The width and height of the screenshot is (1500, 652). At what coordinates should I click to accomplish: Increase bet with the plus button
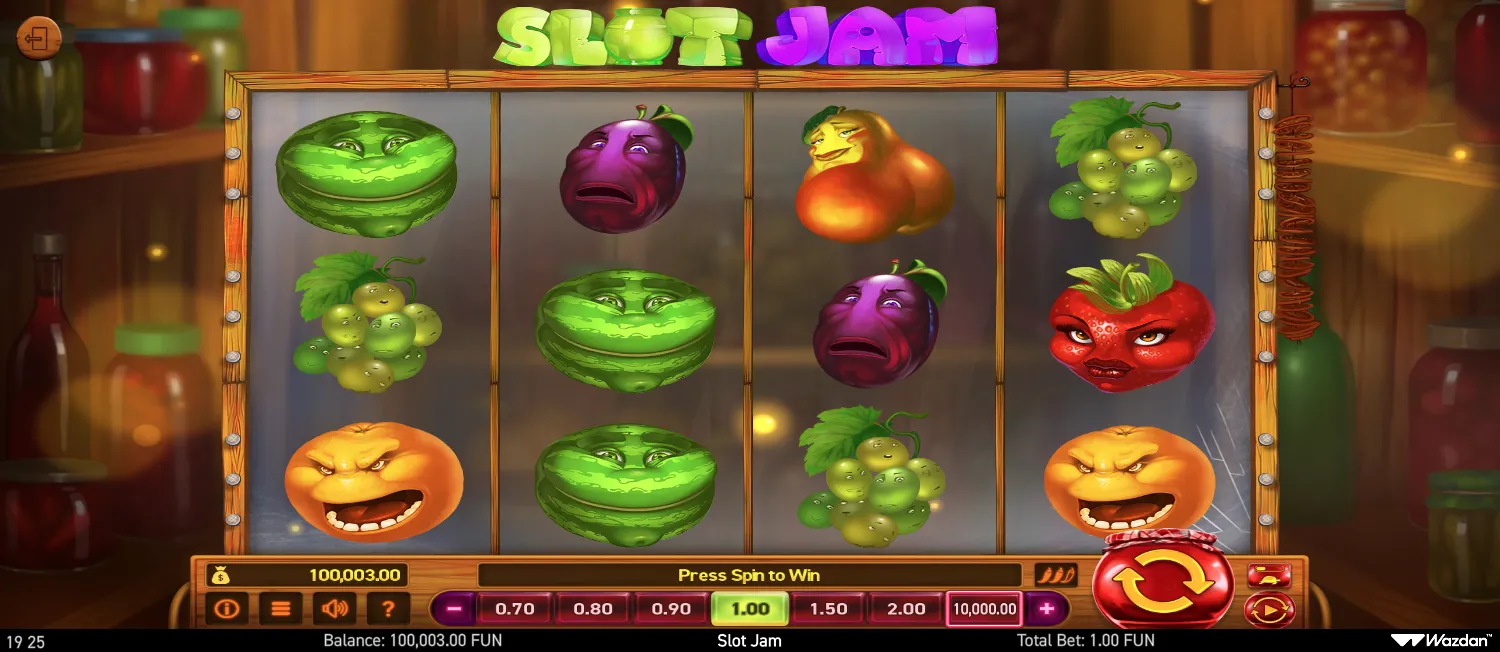(x=1046, y=608)
